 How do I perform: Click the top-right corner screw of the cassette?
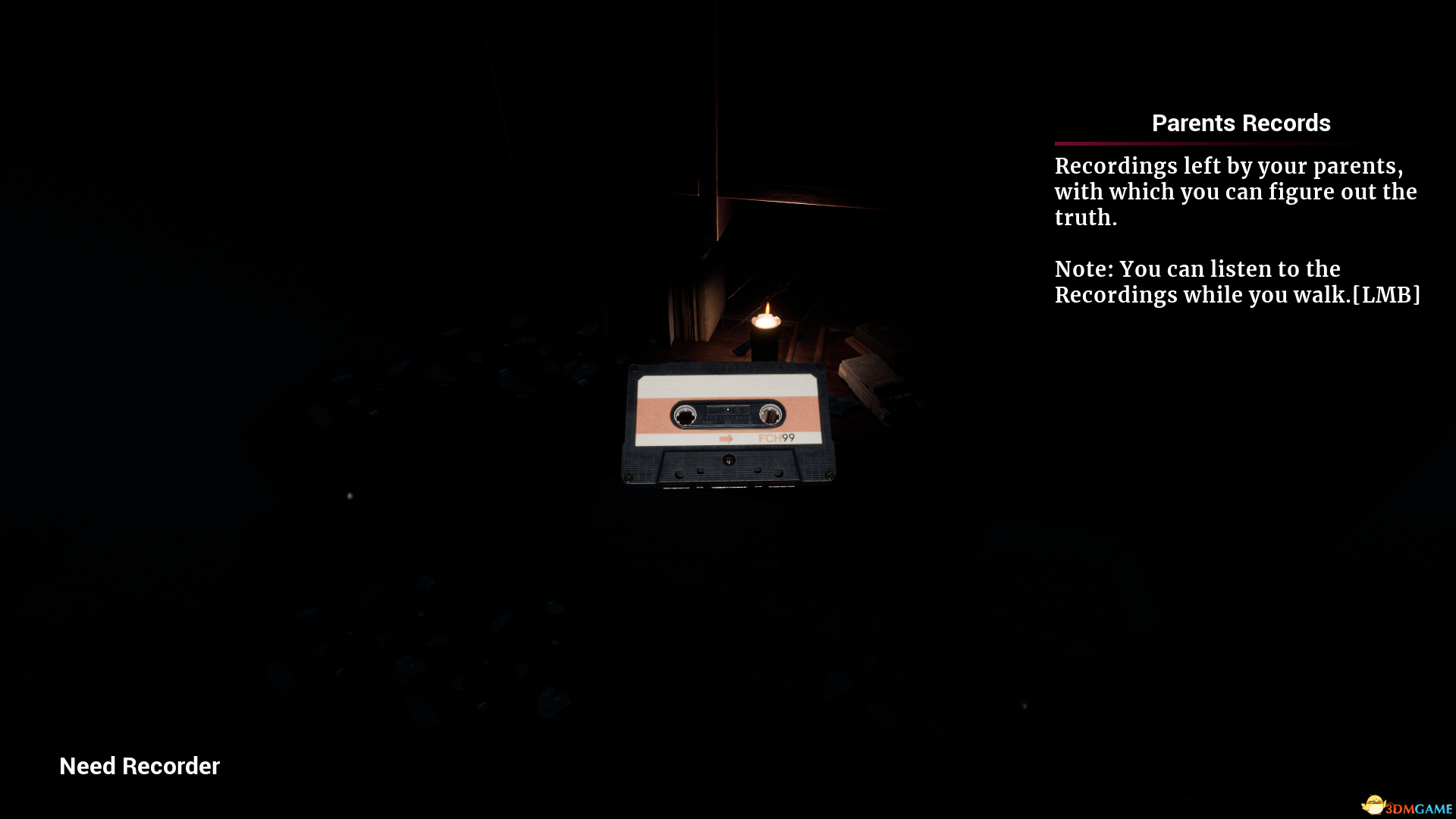818,366
